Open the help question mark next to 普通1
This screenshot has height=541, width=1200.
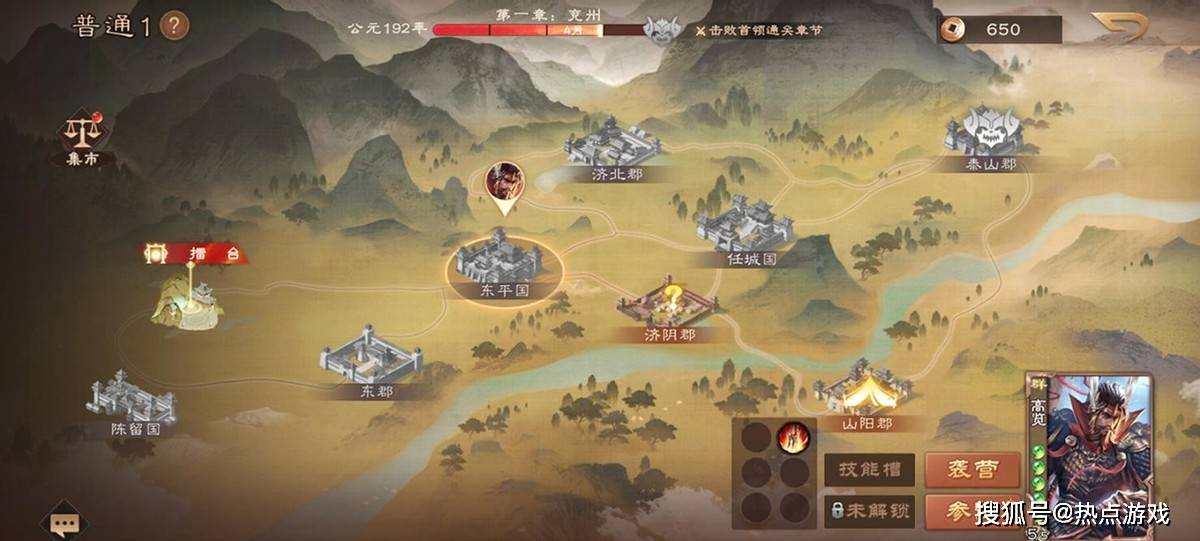click(174, 25)
